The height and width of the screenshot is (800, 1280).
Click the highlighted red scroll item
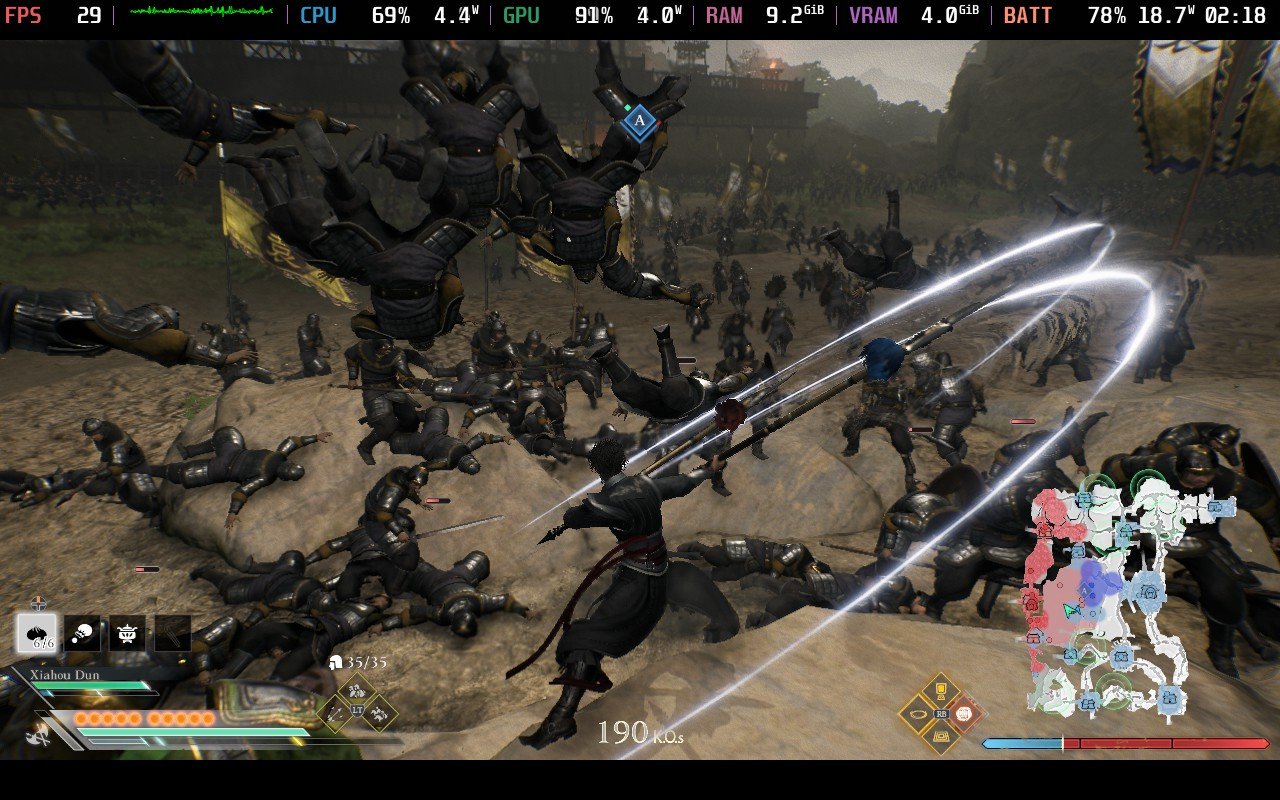point(963,714)
